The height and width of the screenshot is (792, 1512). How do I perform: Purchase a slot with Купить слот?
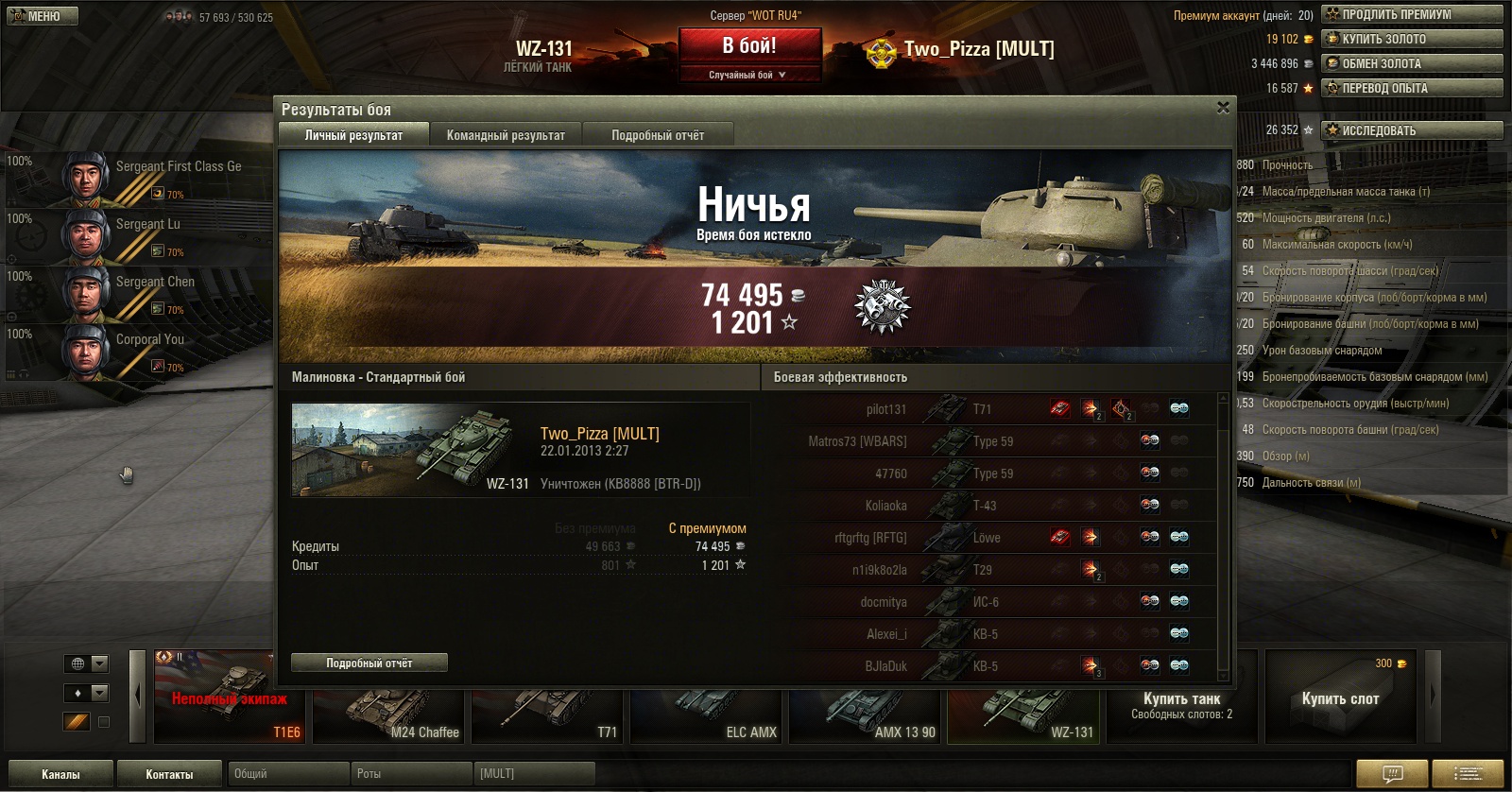(x=1340, y=698)
